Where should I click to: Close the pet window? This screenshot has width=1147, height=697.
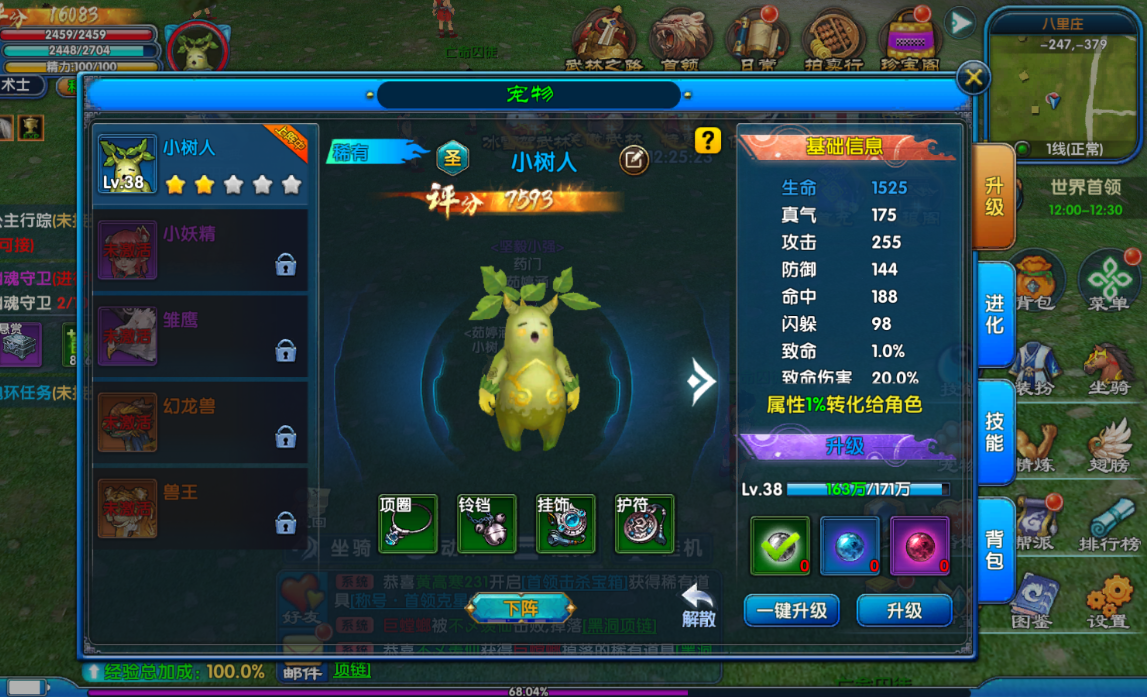pyautogui.click(x=973, y=78)
